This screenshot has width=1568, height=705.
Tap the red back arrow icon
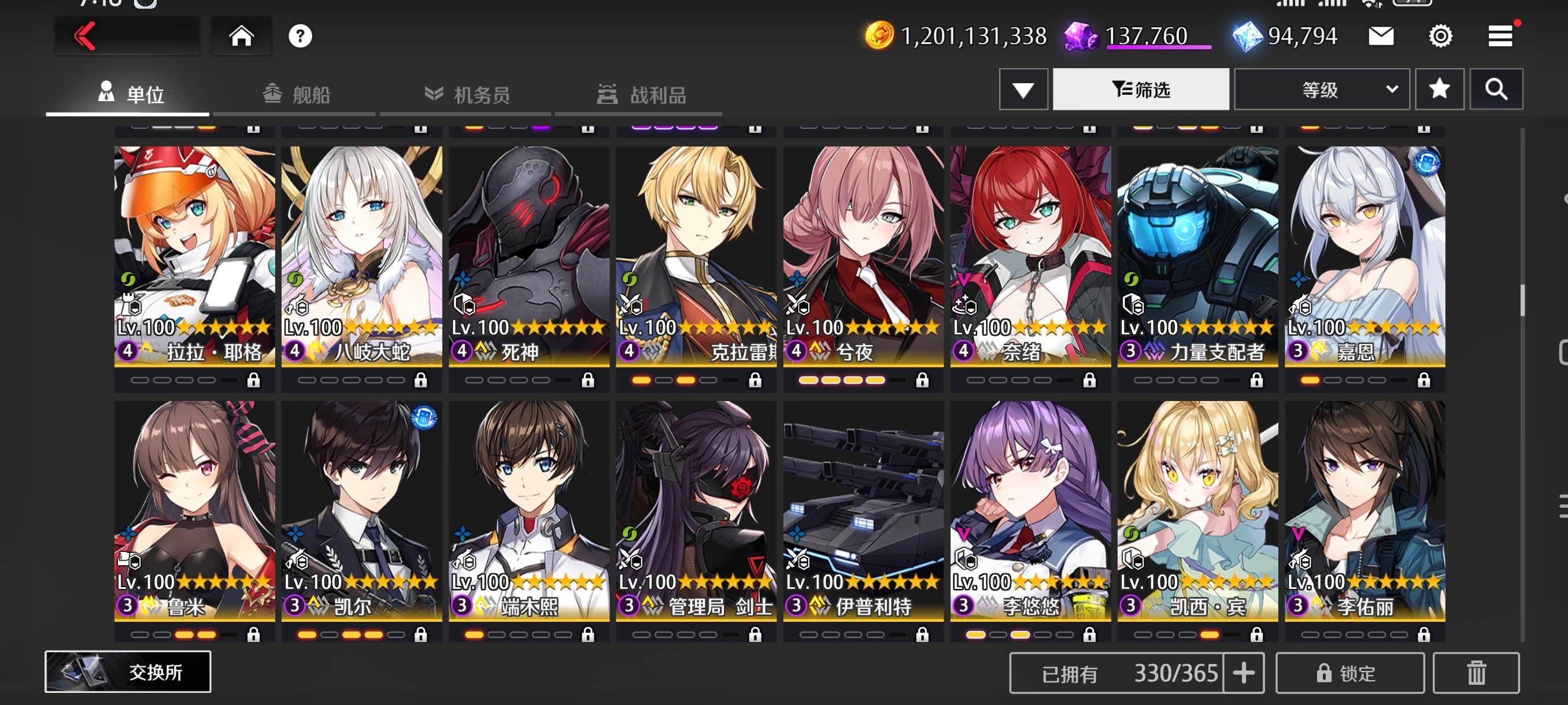tap(86, 35)
